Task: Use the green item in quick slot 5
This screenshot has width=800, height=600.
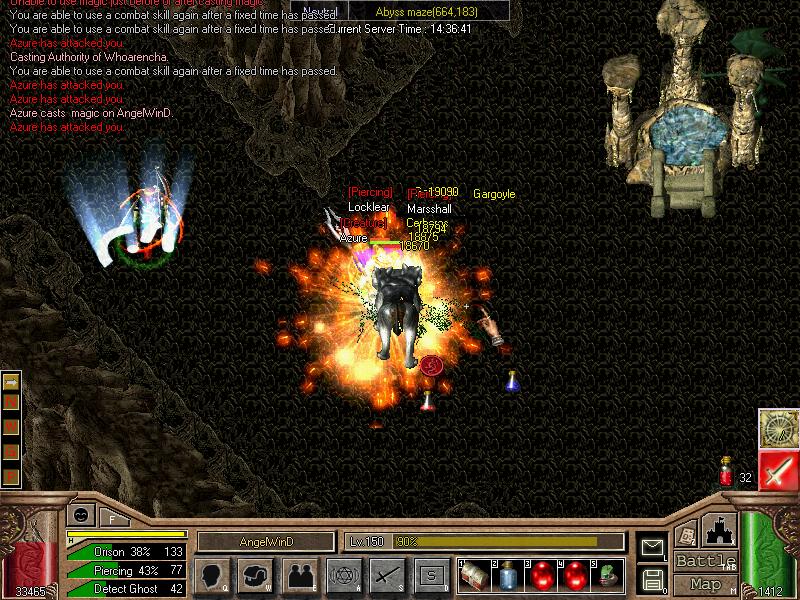Action: [x=608, y=575]
